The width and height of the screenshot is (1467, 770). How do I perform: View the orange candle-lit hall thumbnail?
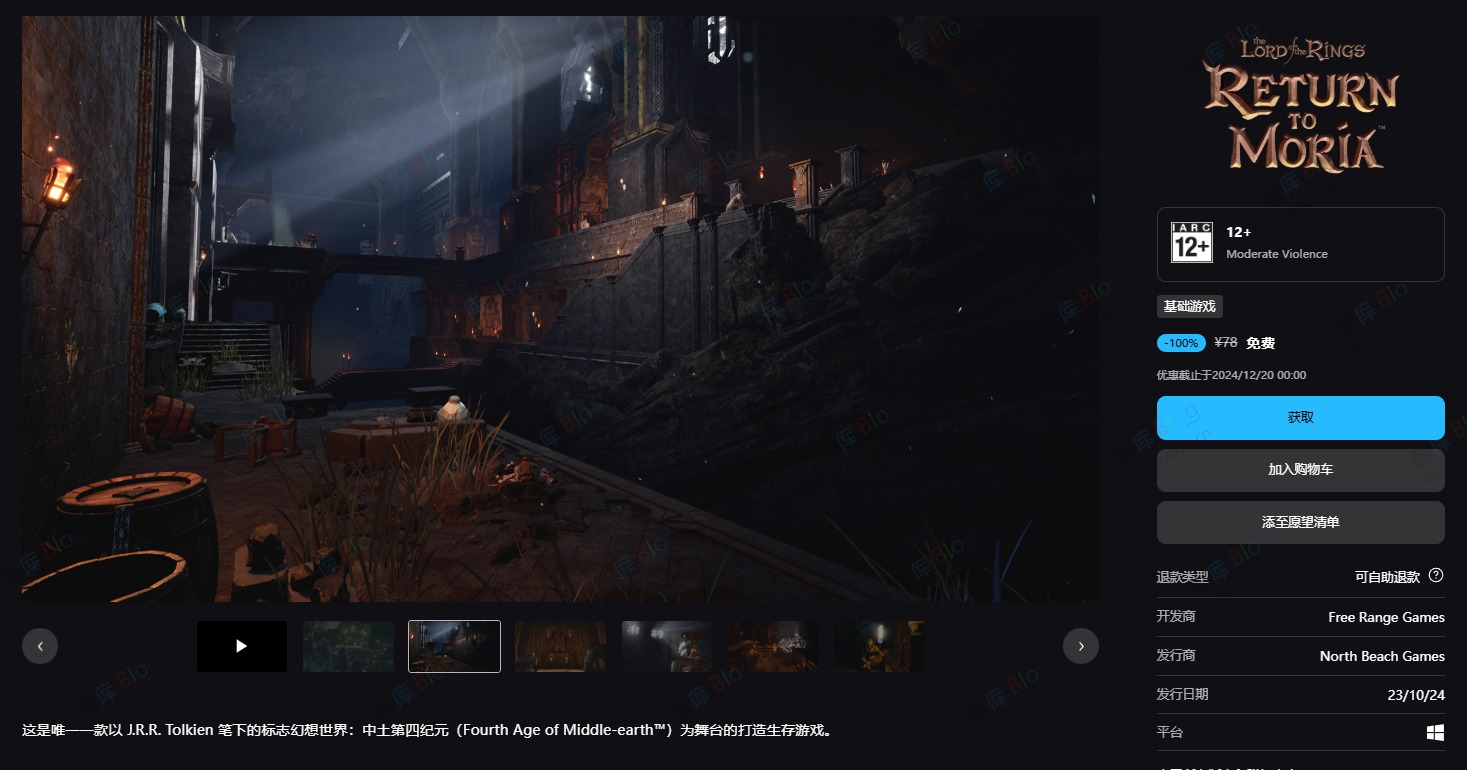tap(560, 646)
